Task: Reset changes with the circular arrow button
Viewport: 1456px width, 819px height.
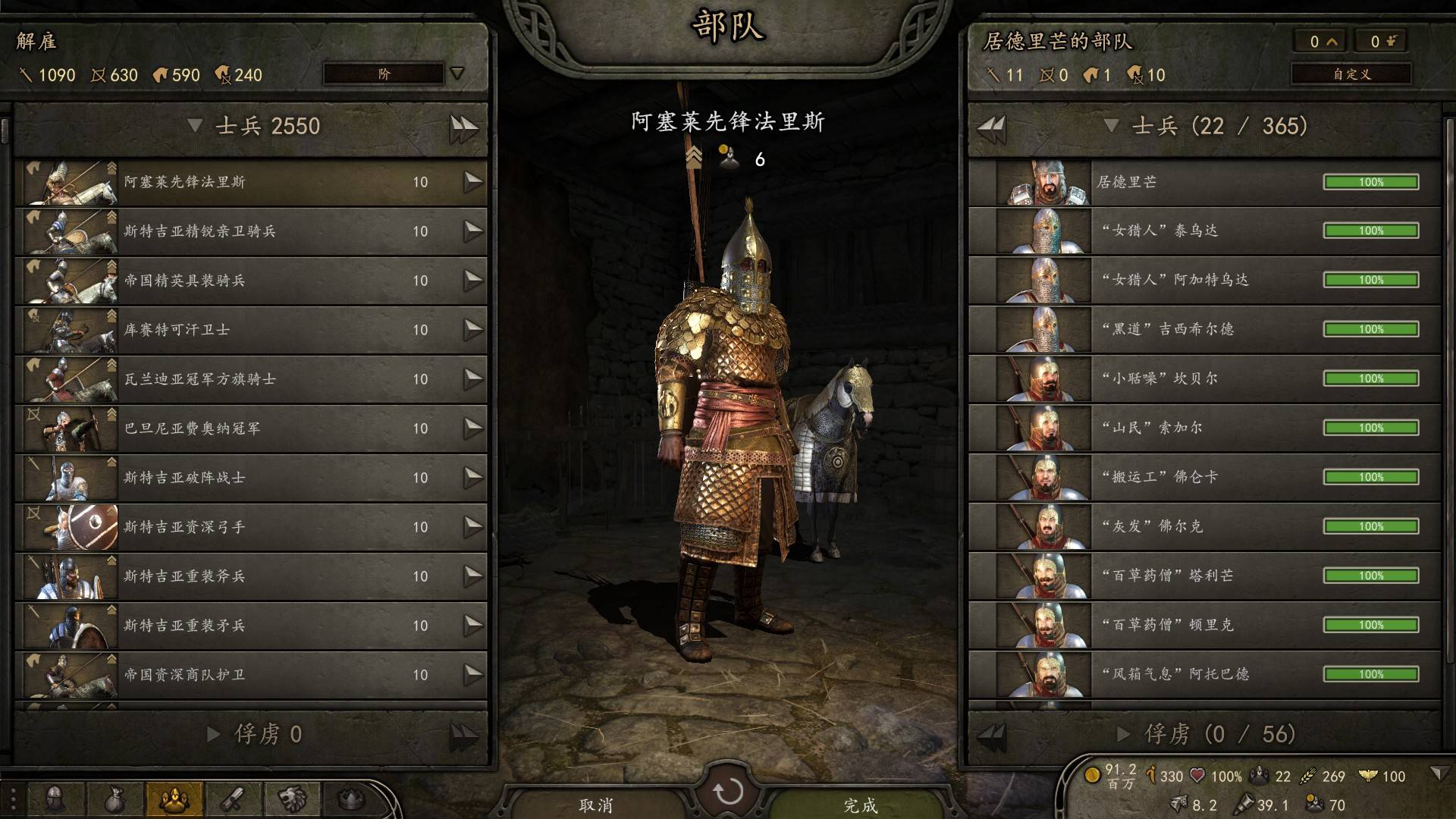Action: coord(728,792)
